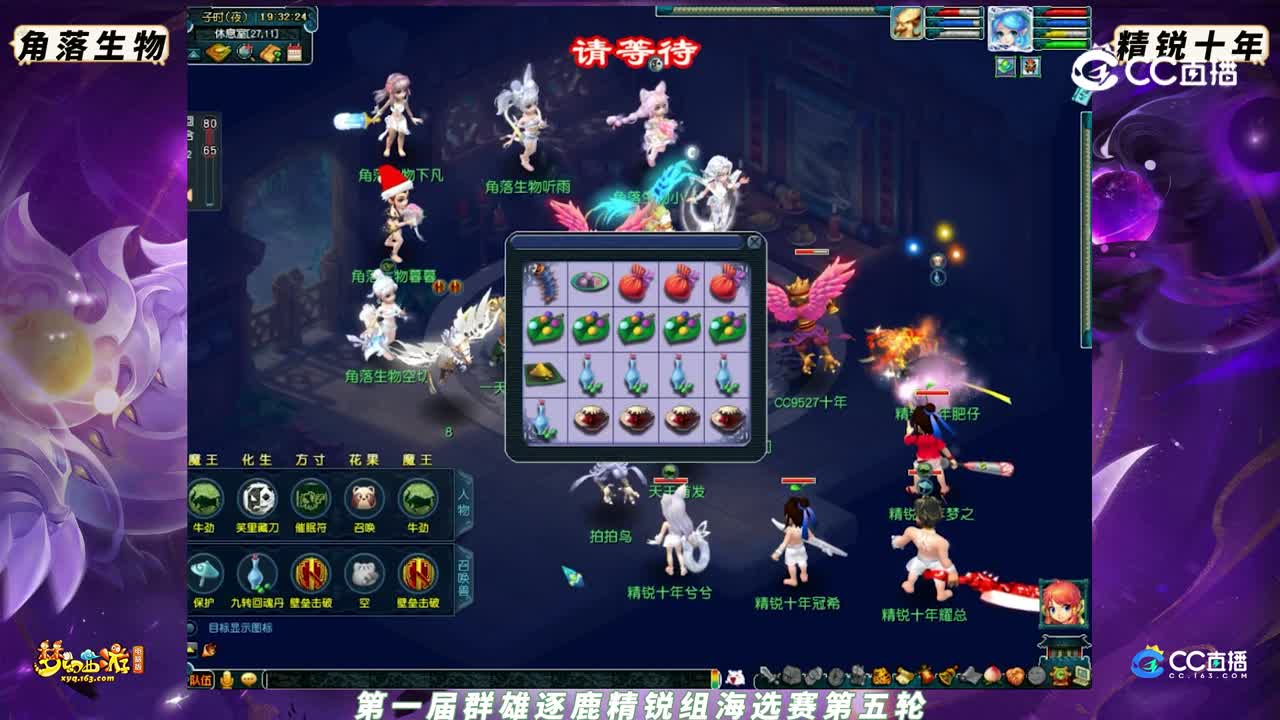The width and height of the screenshot is (1280, 720).
Task: Open the calendar icon beside the minimap
Action: [294, 51]
